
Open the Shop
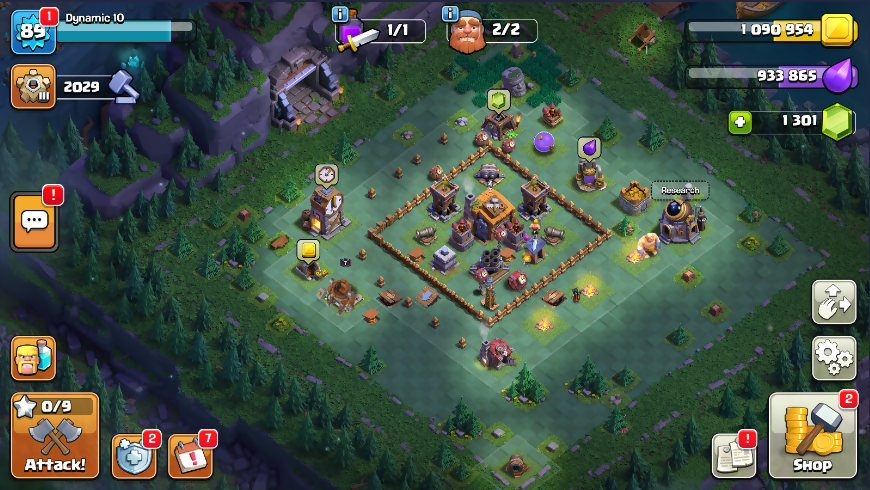click(x=813, y=436)
